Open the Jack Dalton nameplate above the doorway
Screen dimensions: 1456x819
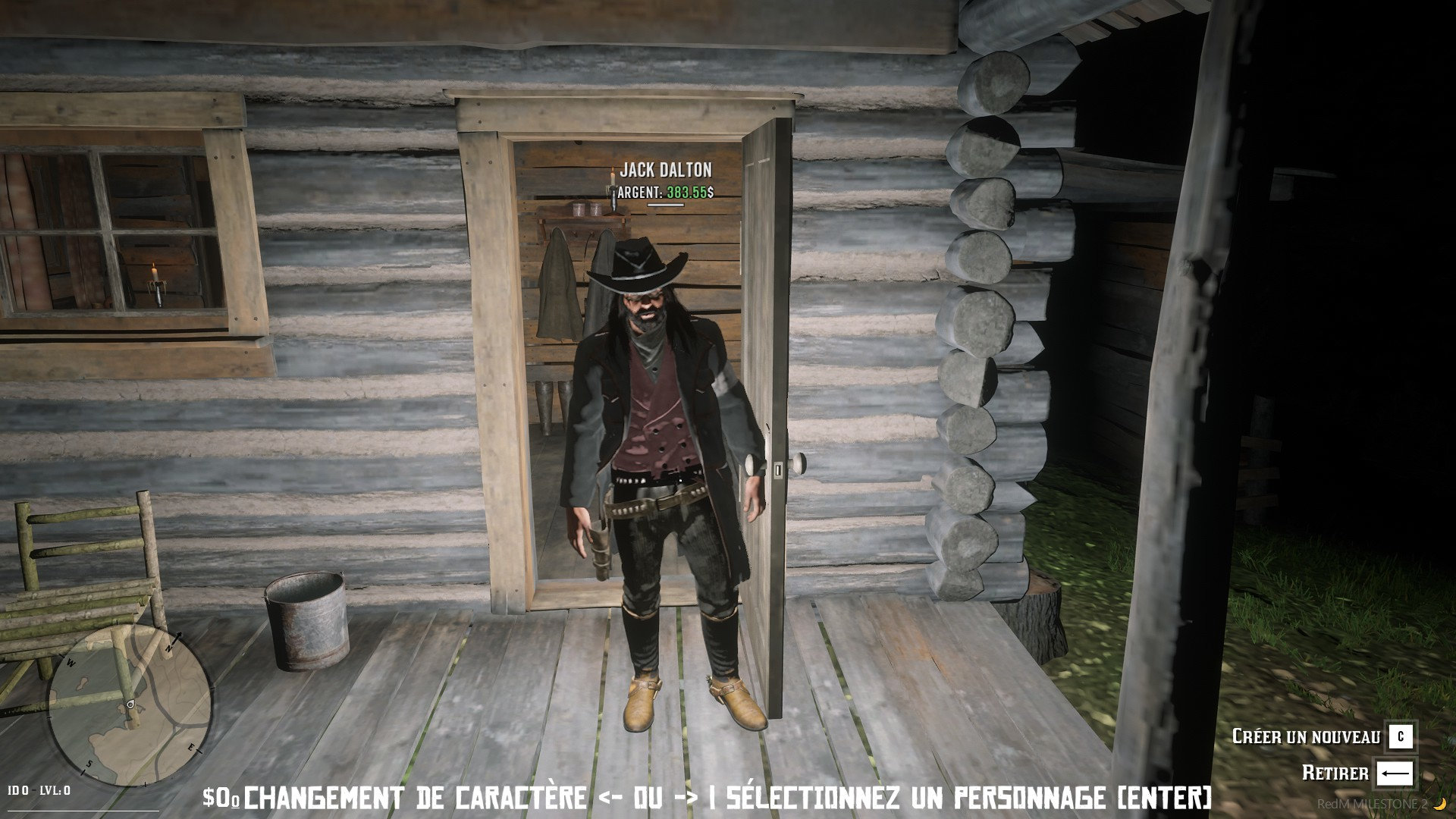(x=667, y=171)
